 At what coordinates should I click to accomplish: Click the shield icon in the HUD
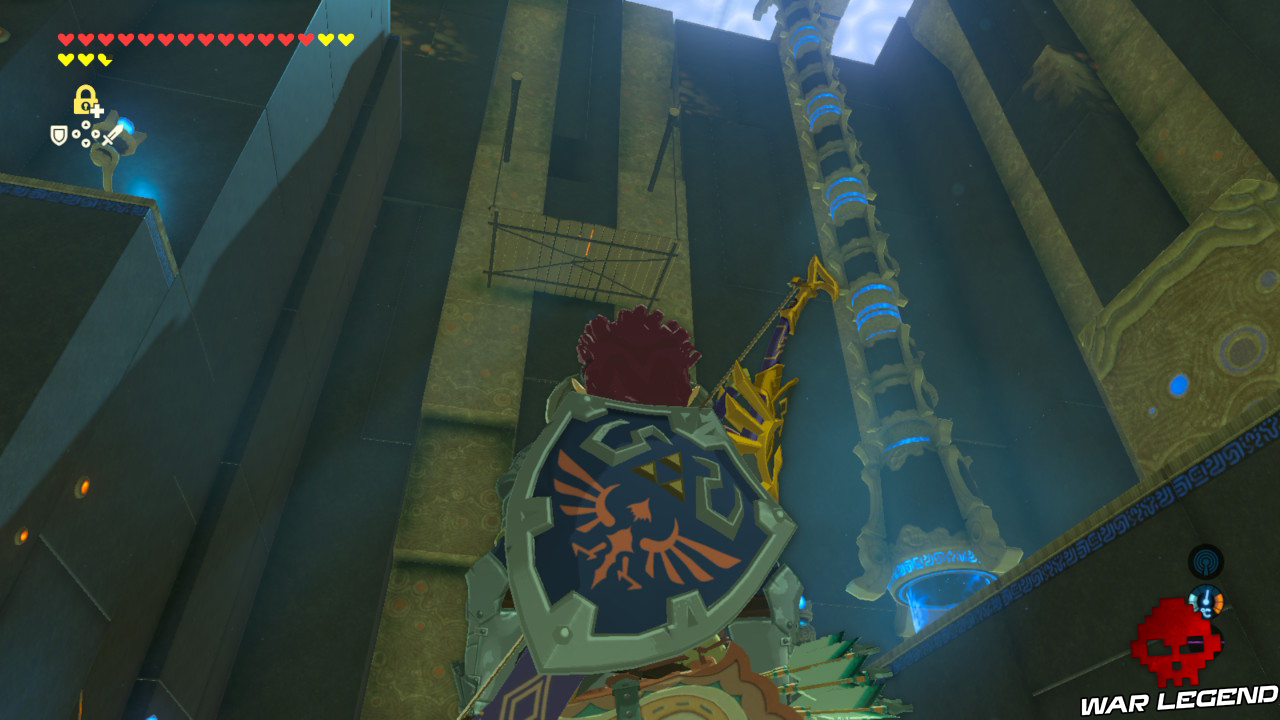click(59, 135)
